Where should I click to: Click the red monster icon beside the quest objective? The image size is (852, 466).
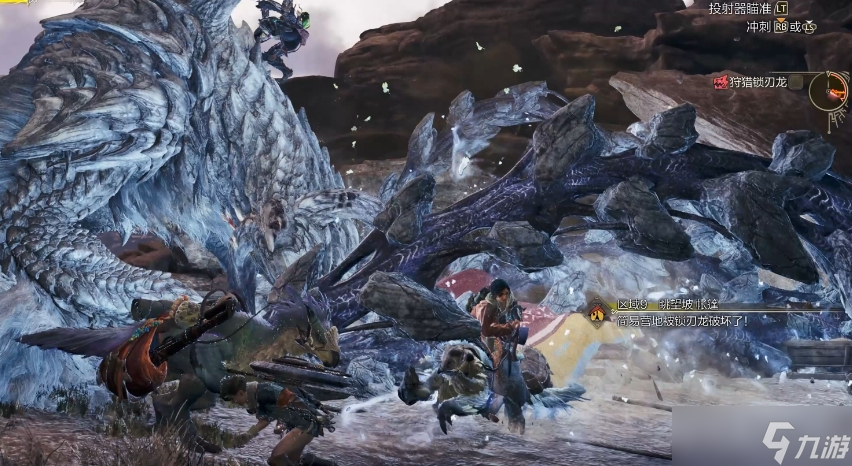click(720, 82)
